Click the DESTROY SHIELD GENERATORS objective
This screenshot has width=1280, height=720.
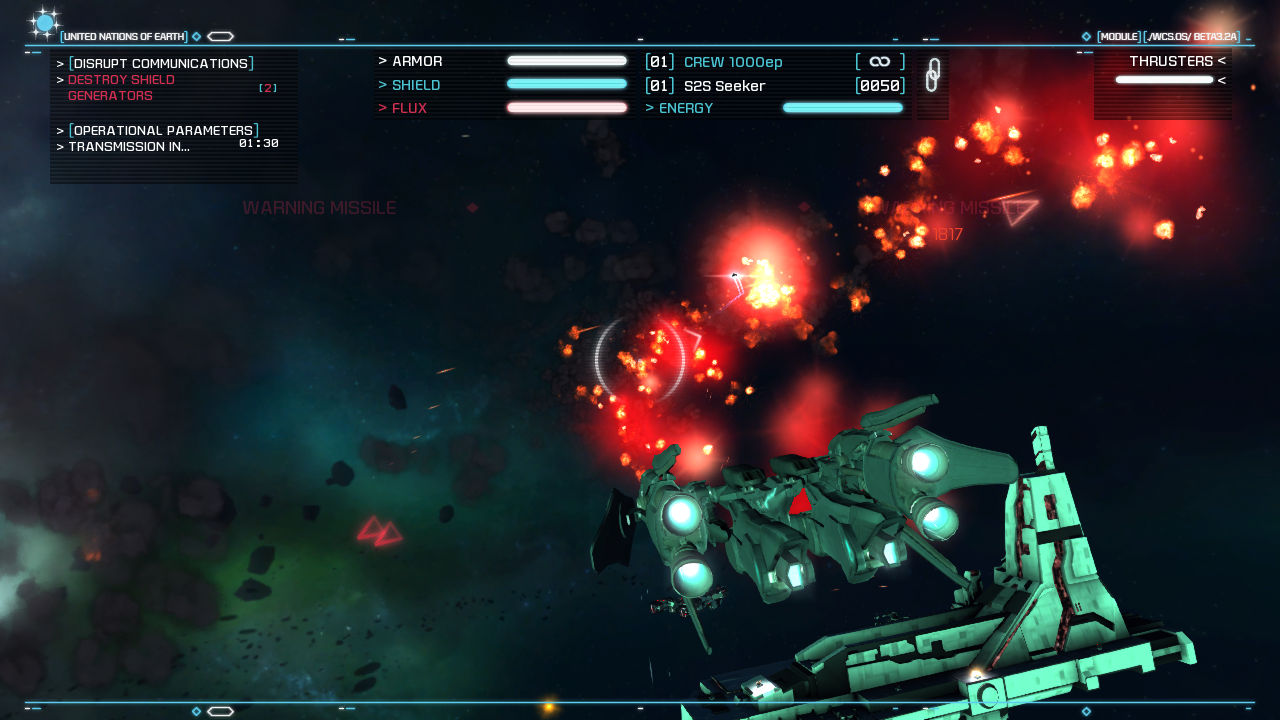pos(122,86)
